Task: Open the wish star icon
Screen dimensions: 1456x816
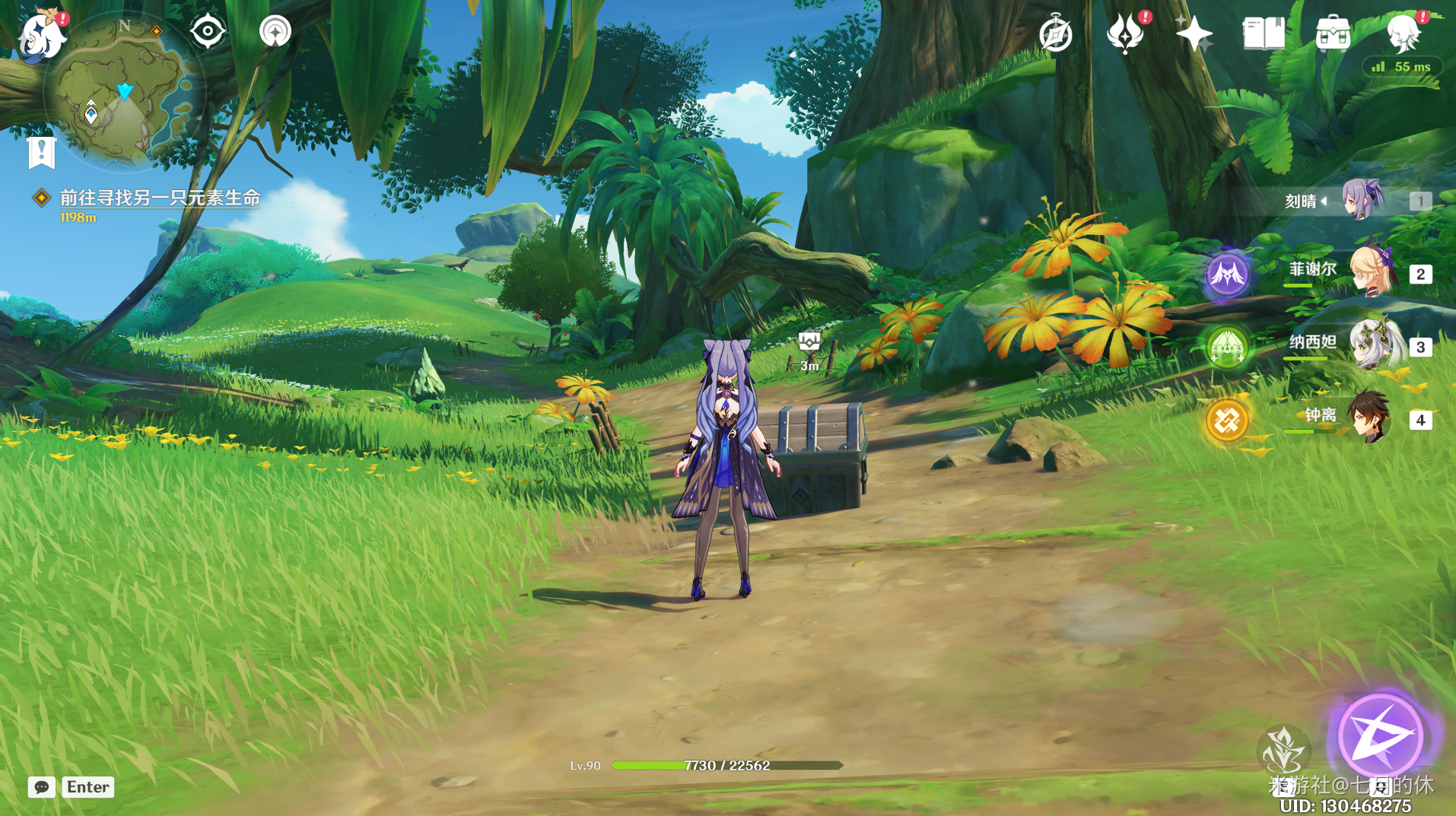Action: (1194, 33)
